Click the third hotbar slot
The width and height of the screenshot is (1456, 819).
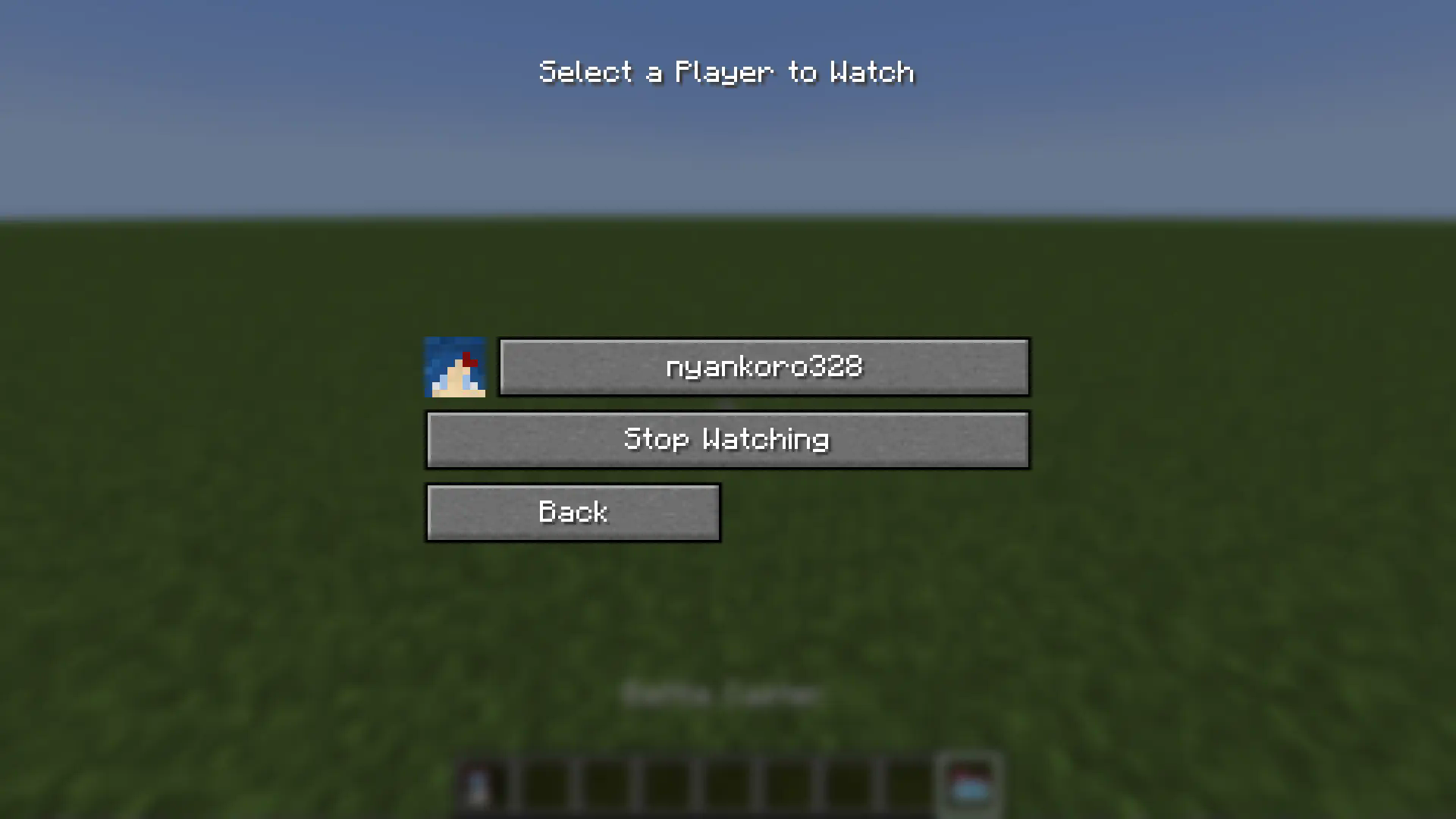(x=606, y=785)
